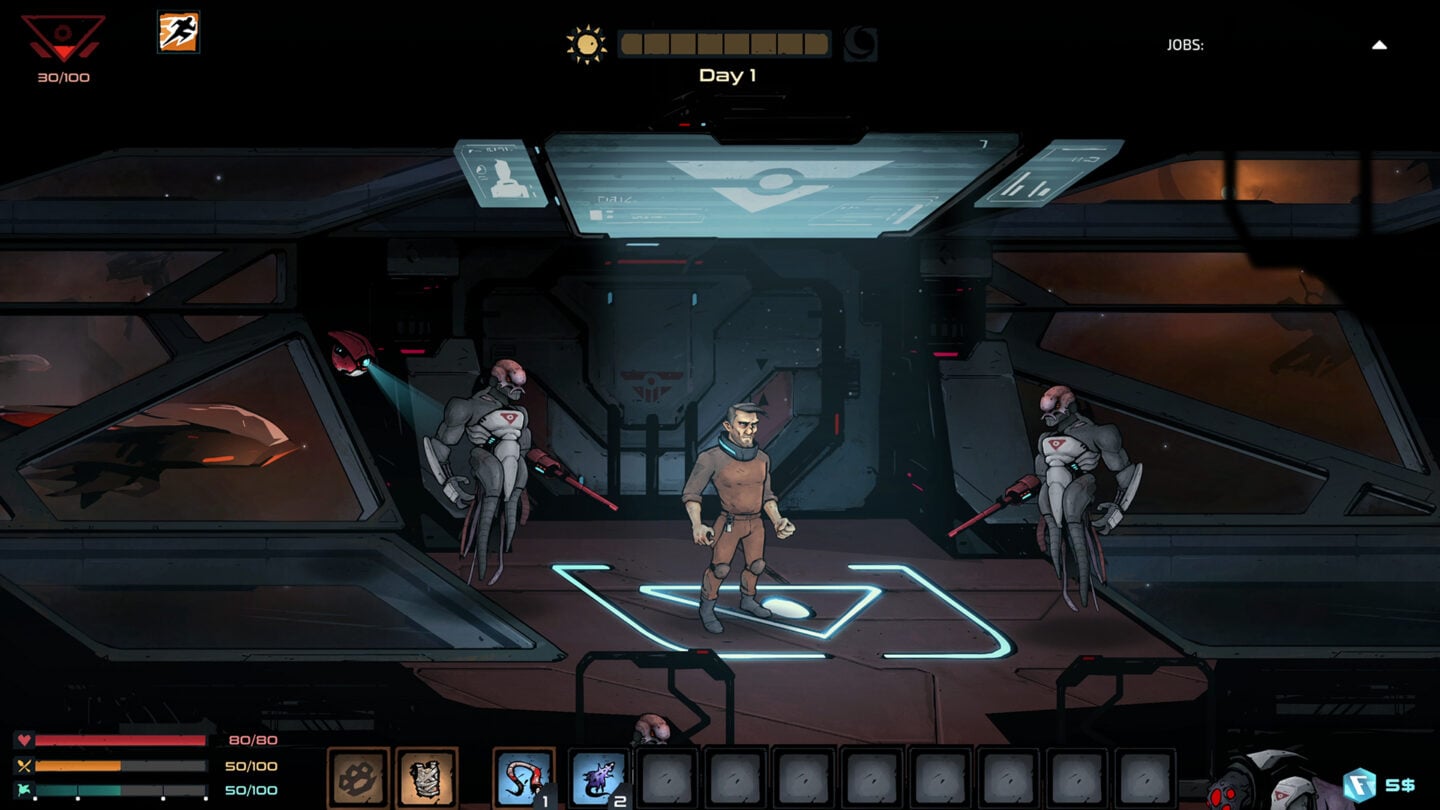Click the hunger icon with crossed utensils
The width and height of the screenshot is (1440, 810).
pyautogui.click(x=22, y=768)
